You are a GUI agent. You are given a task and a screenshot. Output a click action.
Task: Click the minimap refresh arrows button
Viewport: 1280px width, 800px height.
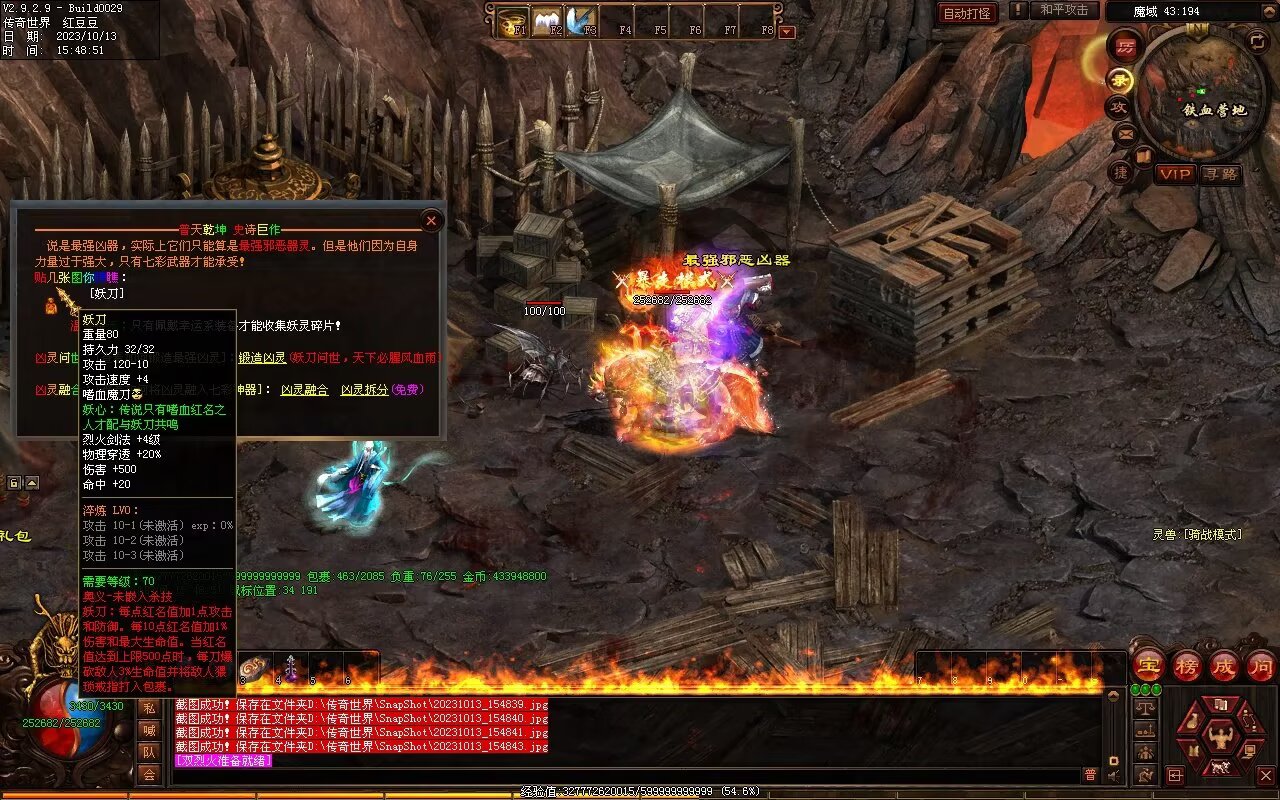1257,41
